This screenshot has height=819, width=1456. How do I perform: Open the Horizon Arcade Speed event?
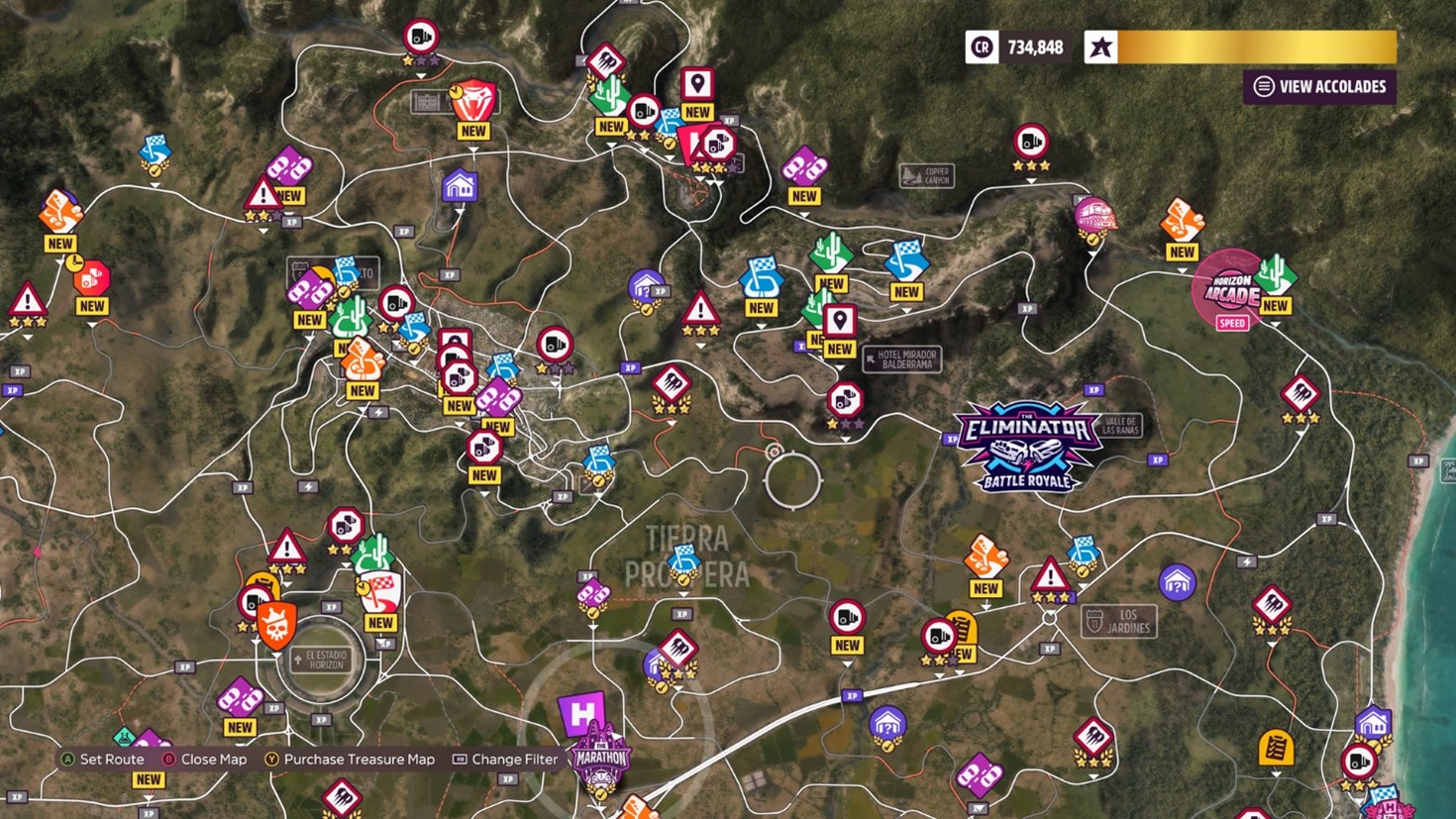point(1231,289)
